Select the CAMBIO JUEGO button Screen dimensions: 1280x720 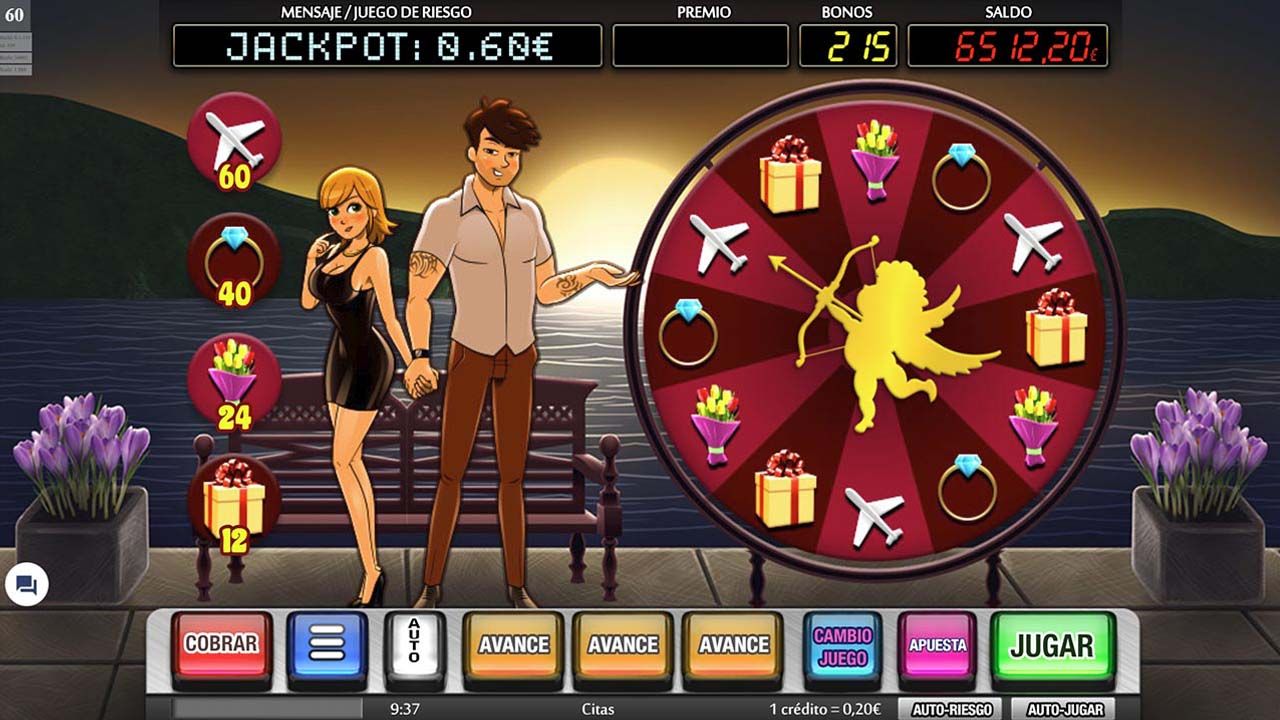click(x=842, y=646)
